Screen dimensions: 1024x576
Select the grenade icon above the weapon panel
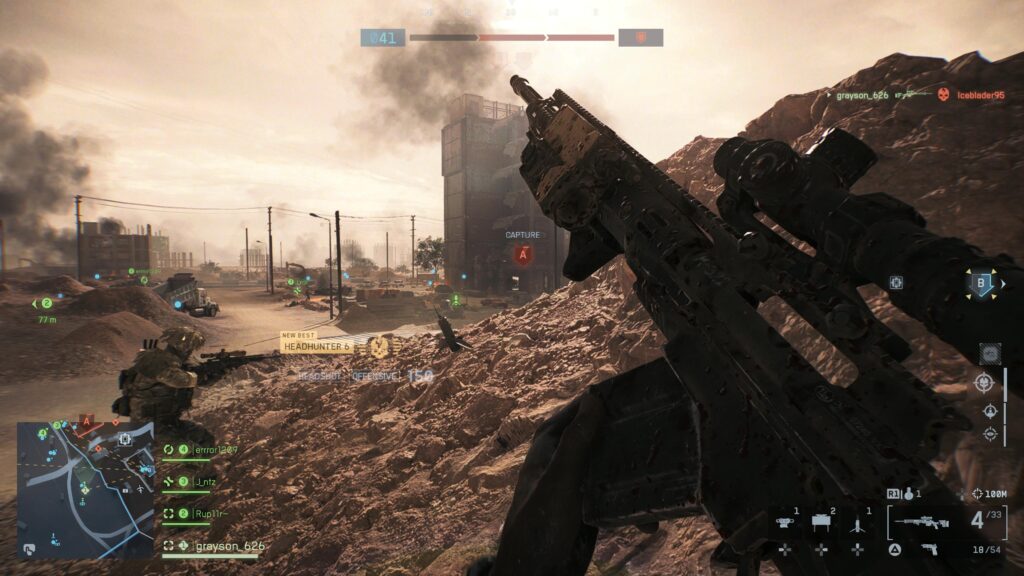point(907,493)
